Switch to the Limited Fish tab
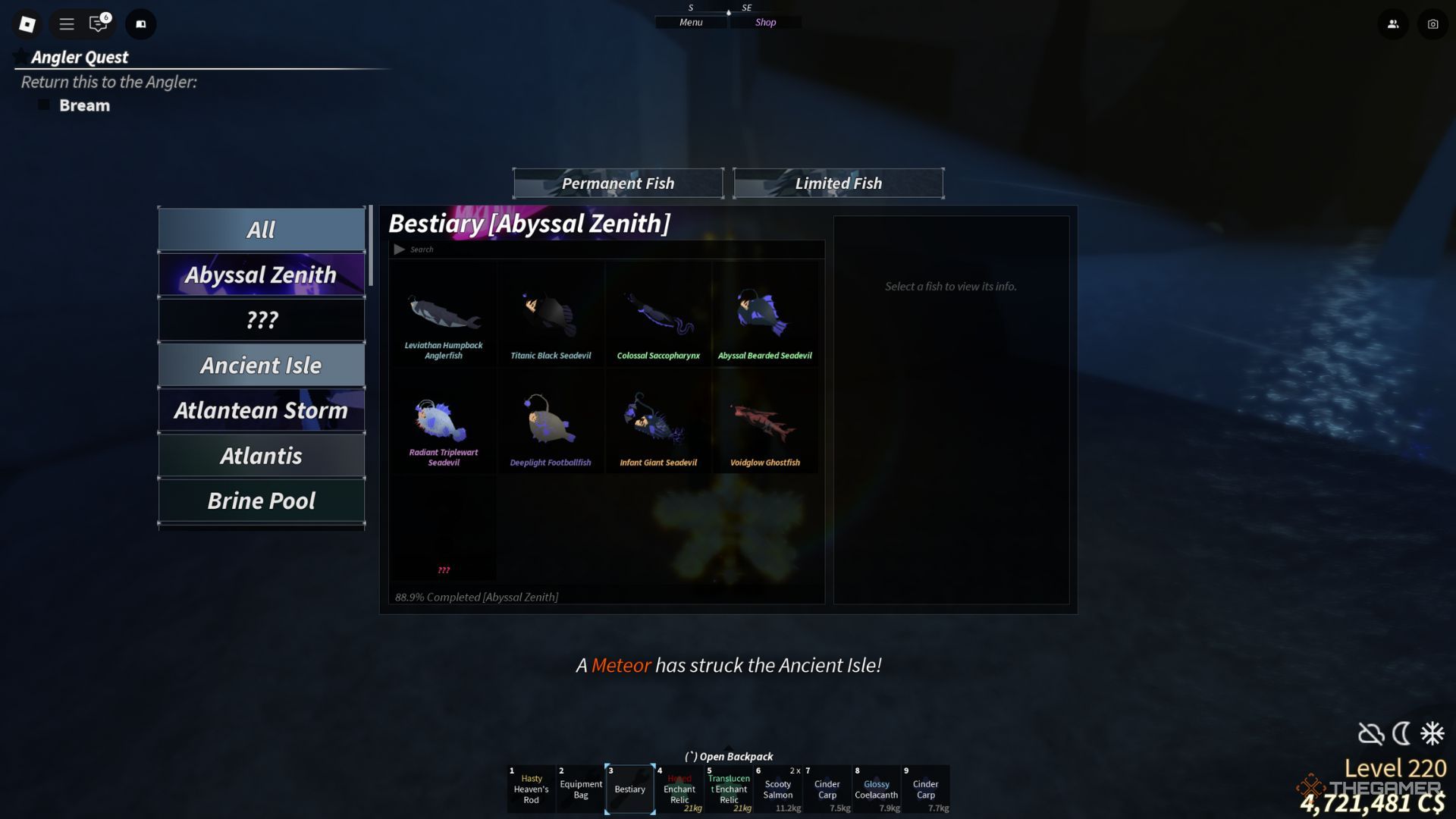This screenshot has width=1456, height=819. coord(838,183)
